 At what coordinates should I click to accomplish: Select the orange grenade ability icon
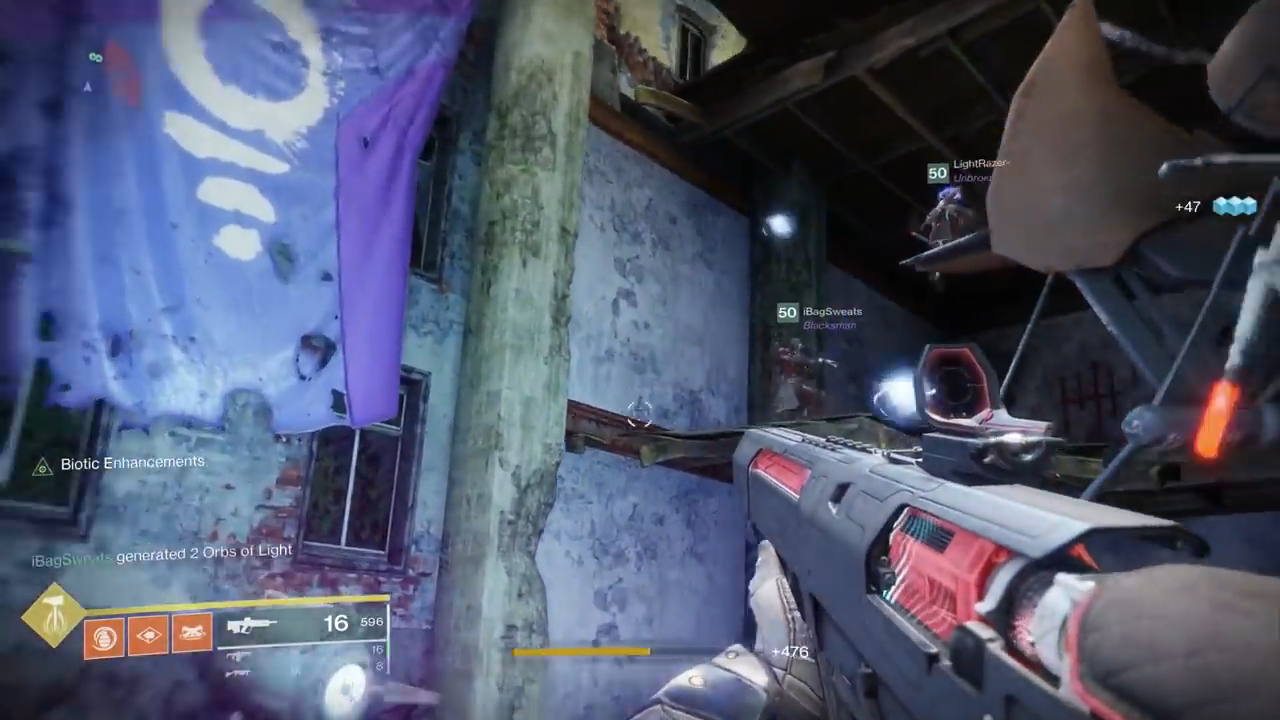pyautogui.click(x=104, y=636)
